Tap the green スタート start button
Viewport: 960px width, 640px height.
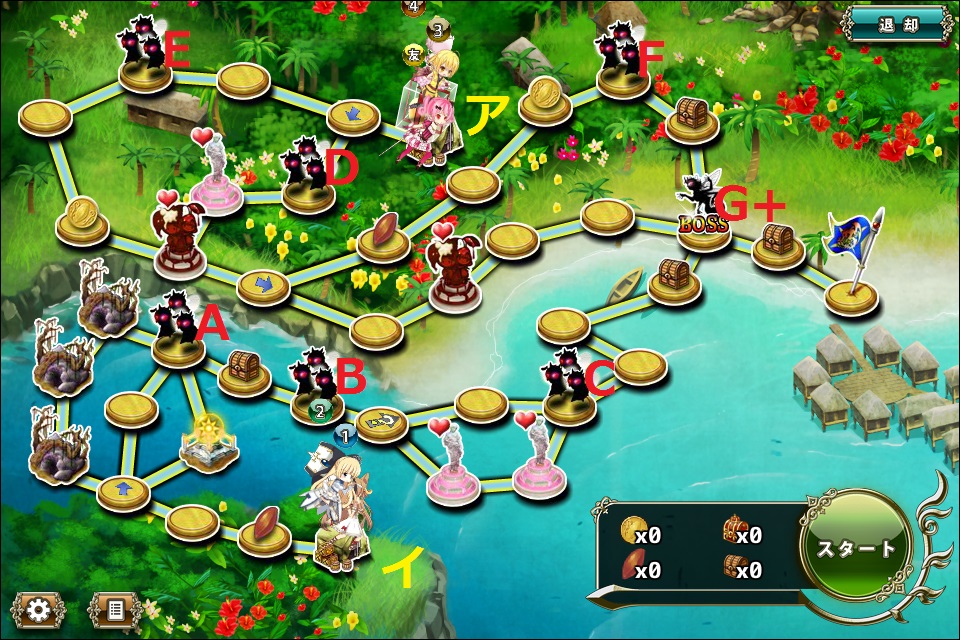(x=857, y=547)
